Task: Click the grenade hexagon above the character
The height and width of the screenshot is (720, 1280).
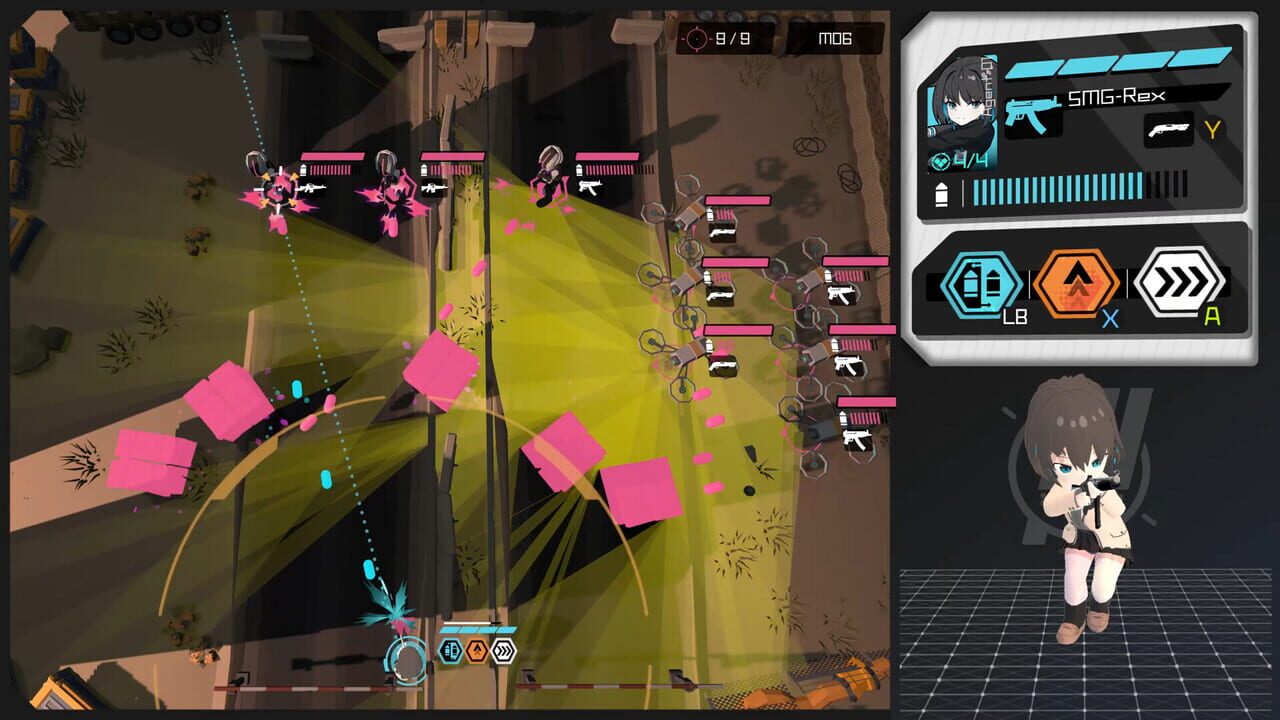Action: coord(450,650)
